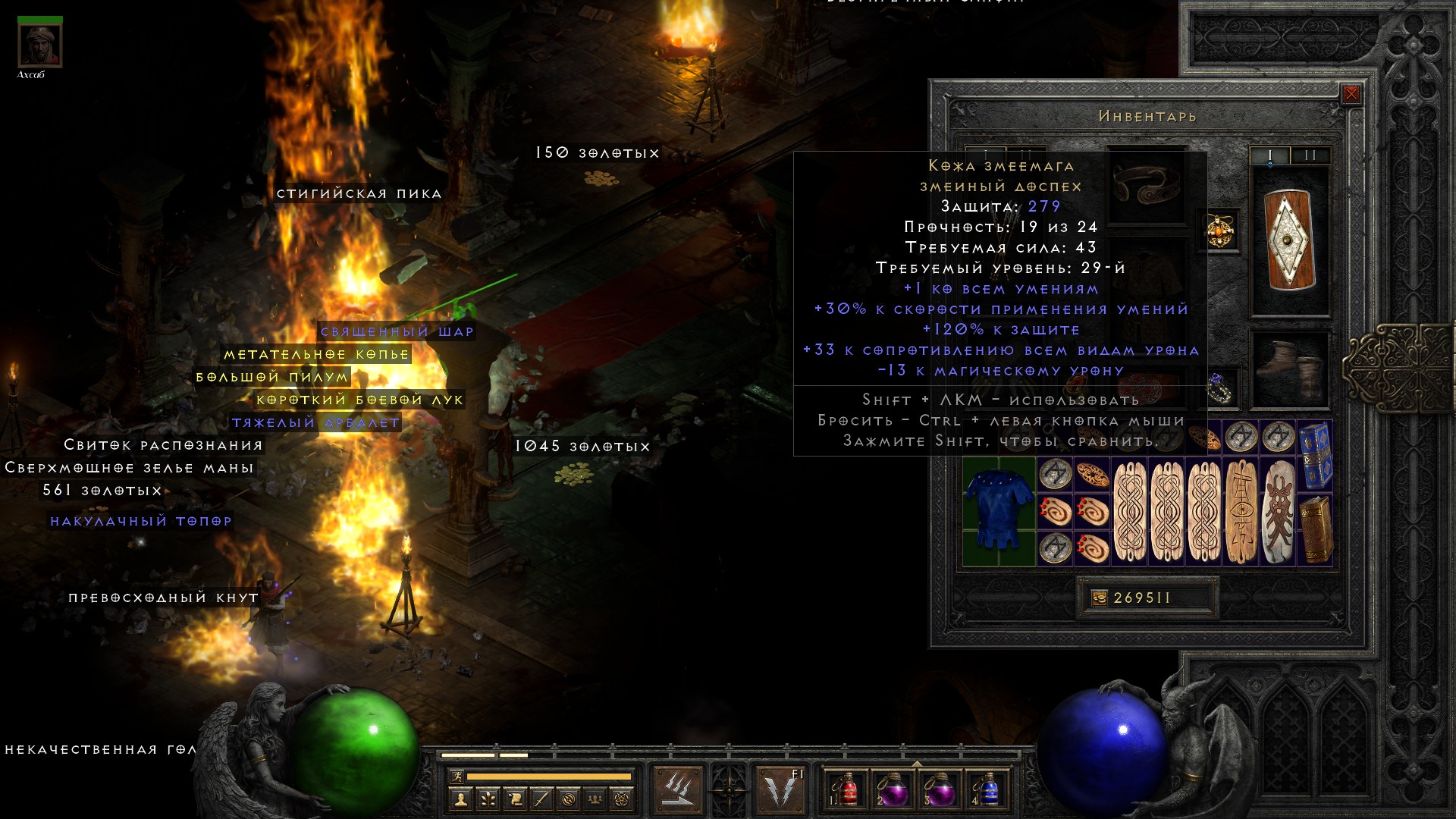Open the character sheet from the mini panel
1456x819 pixels.
pyautogui.click(x=460, y=799)
